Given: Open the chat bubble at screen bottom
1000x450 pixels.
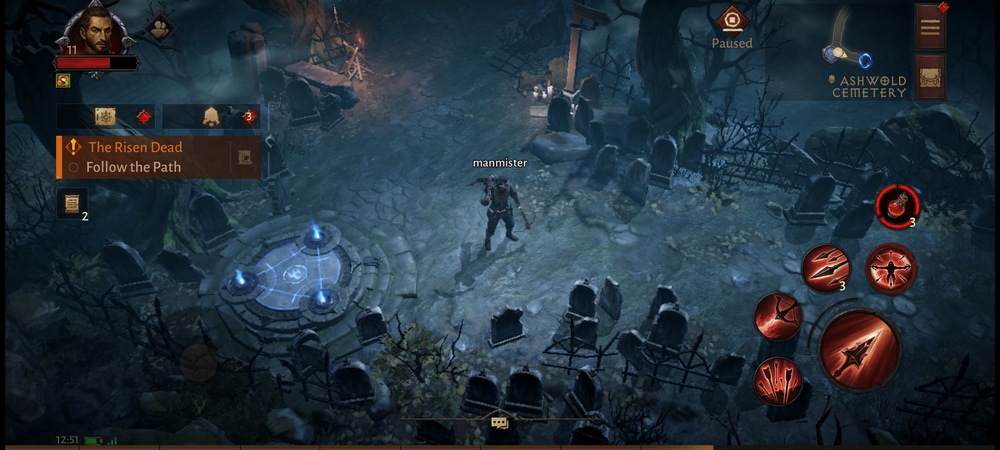Looking at the screenshot, I should 499,423.
